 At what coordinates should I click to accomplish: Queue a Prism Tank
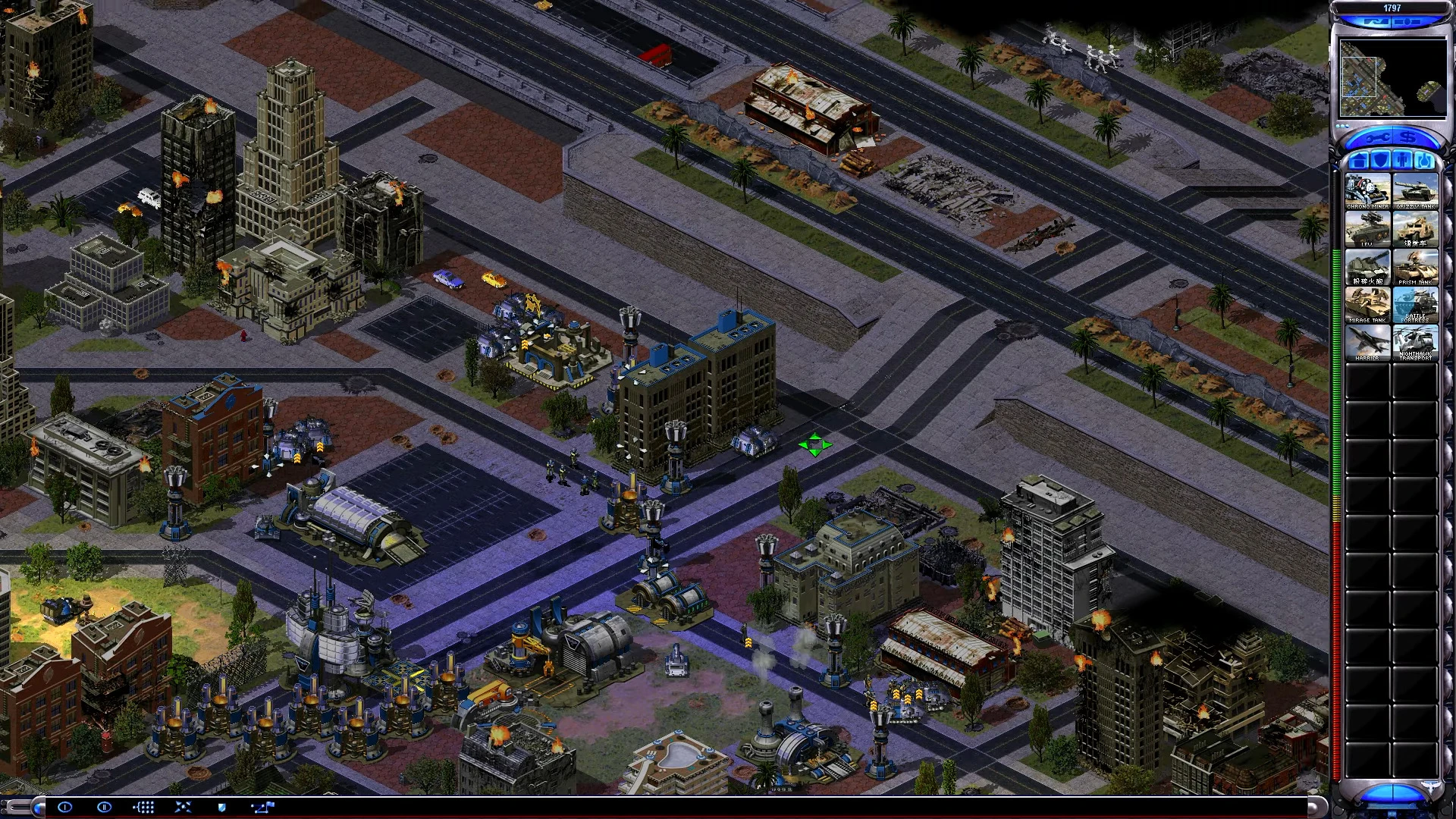tap(1415, 268)
